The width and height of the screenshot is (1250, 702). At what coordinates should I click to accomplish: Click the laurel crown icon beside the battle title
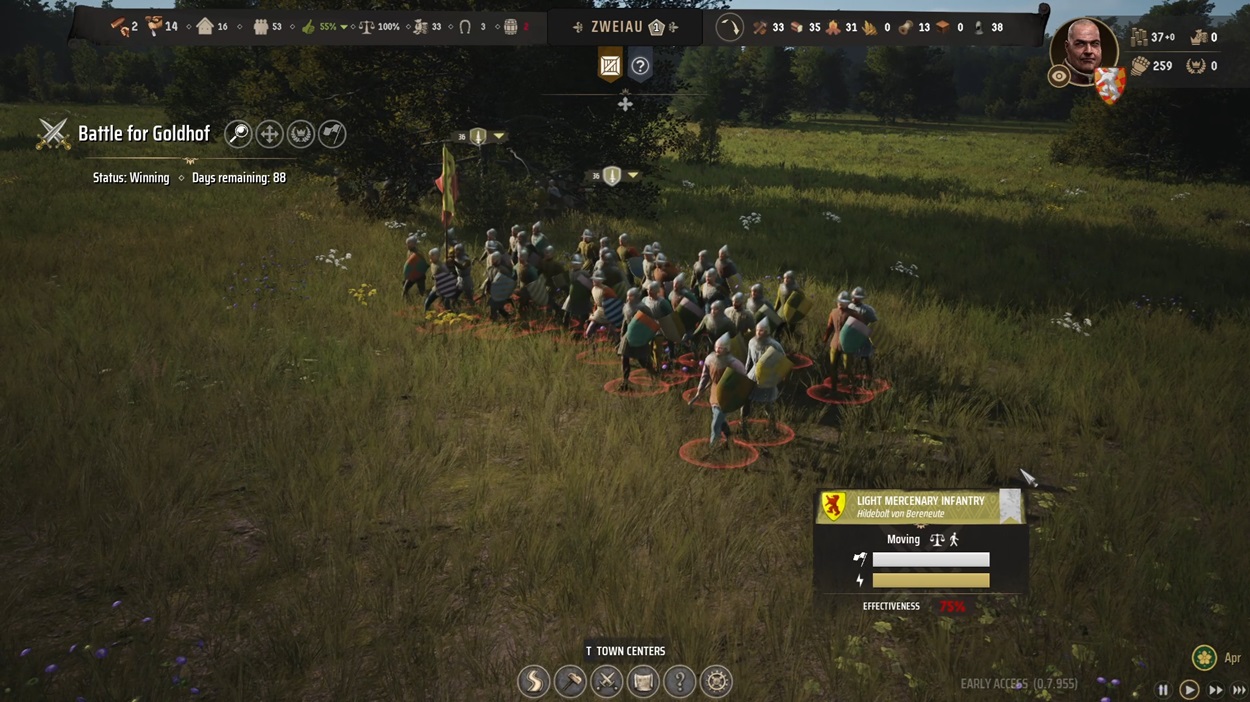pyautogui.click(x=301, y=134)
